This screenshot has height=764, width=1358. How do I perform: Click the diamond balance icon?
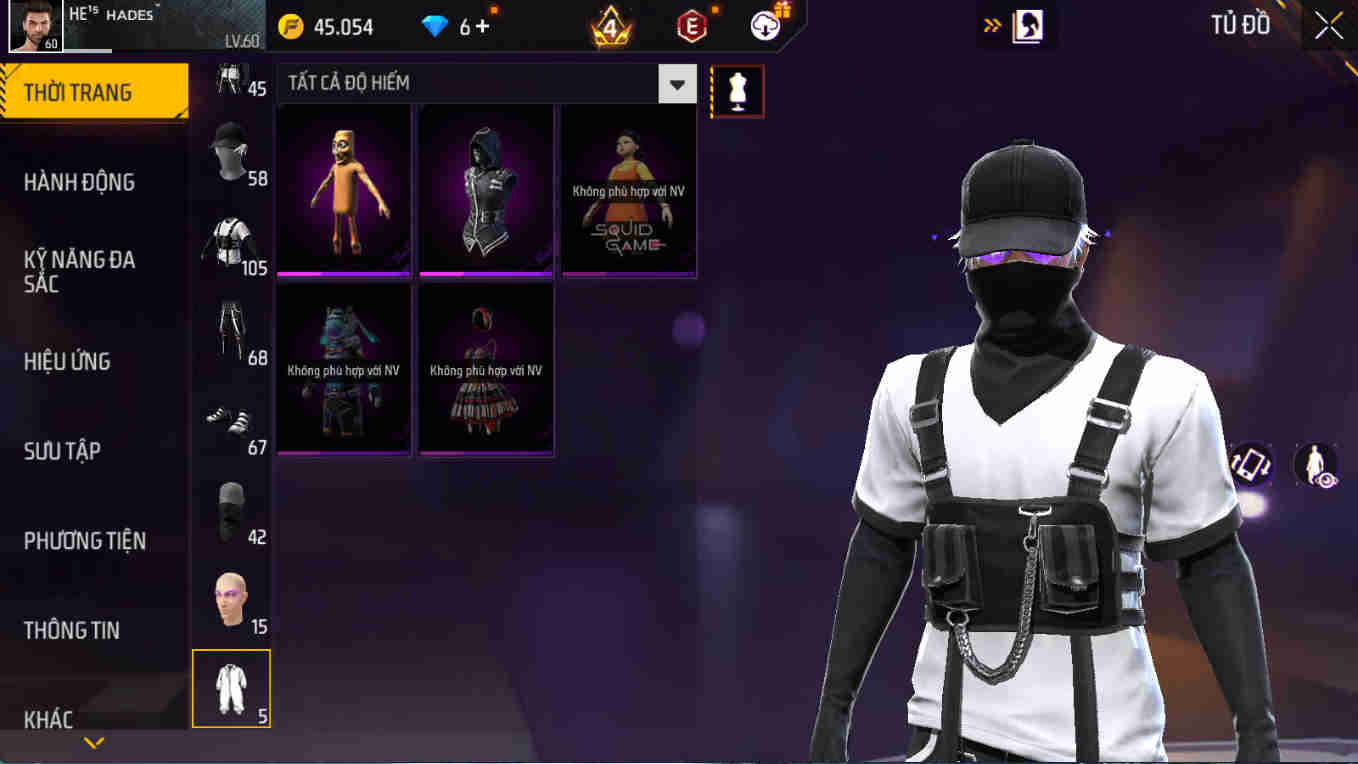(x=434, y=27)
